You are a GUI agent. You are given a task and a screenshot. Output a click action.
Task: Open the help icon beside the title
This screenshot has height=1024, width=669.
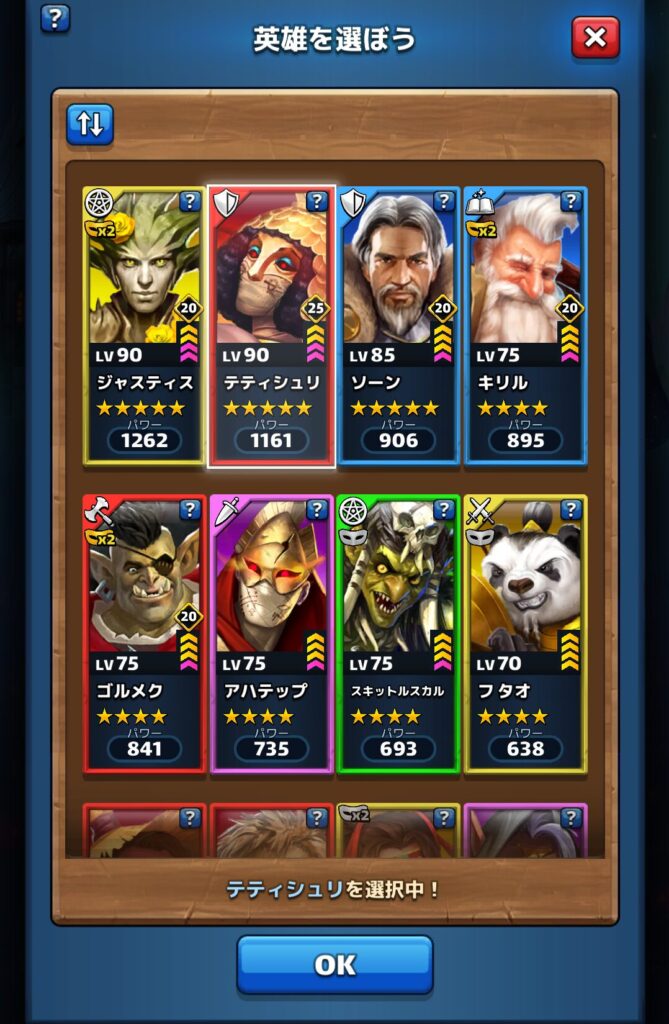(x=55, y=17)
